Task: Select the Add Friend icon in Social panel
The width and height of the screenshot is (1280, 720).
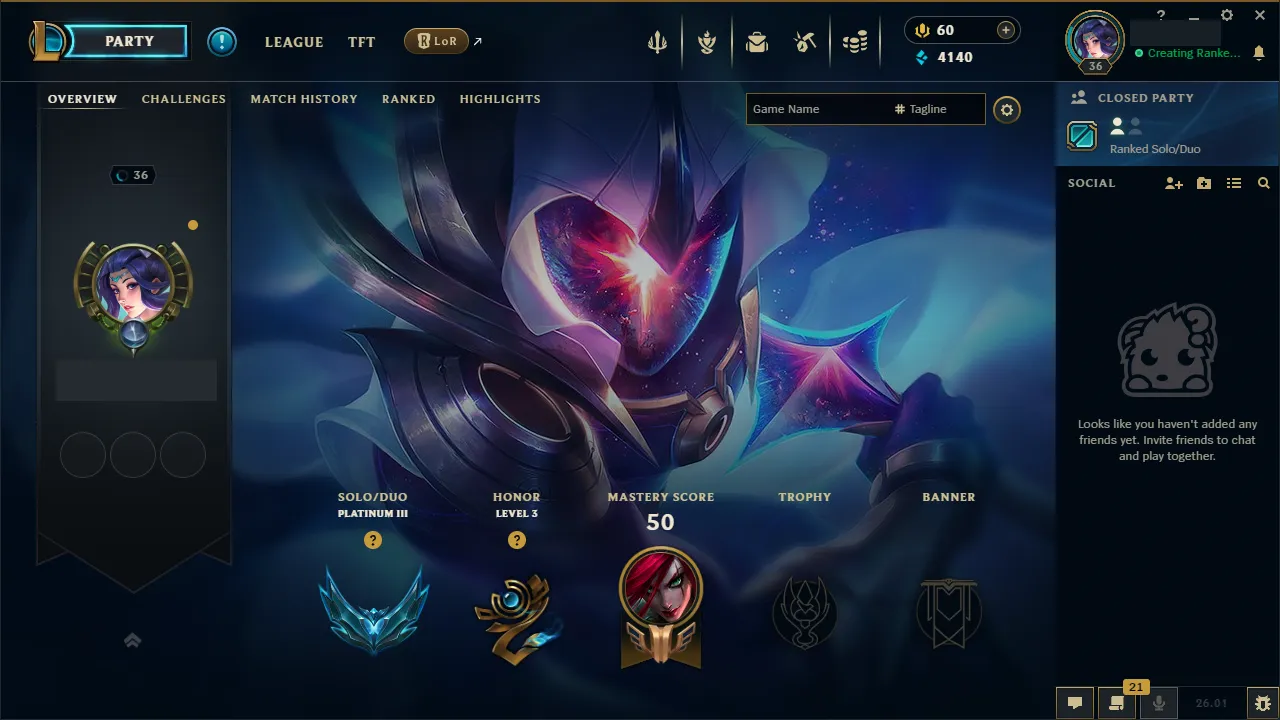Action: click(x=1173, y=183)
